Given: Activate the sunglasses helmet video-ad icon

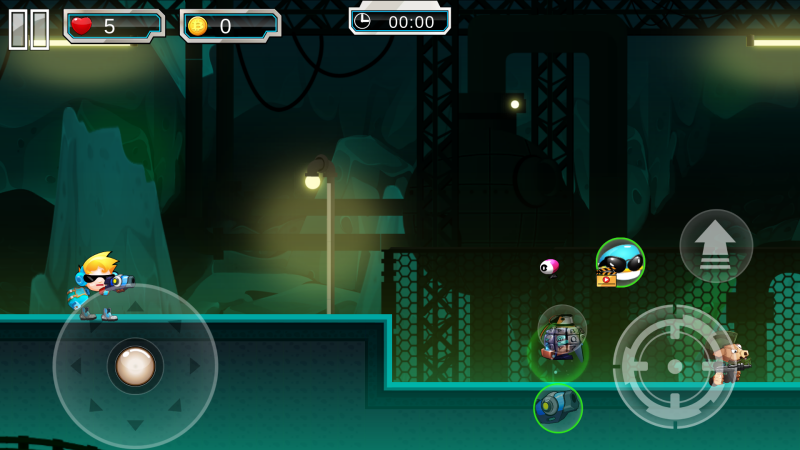Looking at the screenshot, I should pos(620,263).
